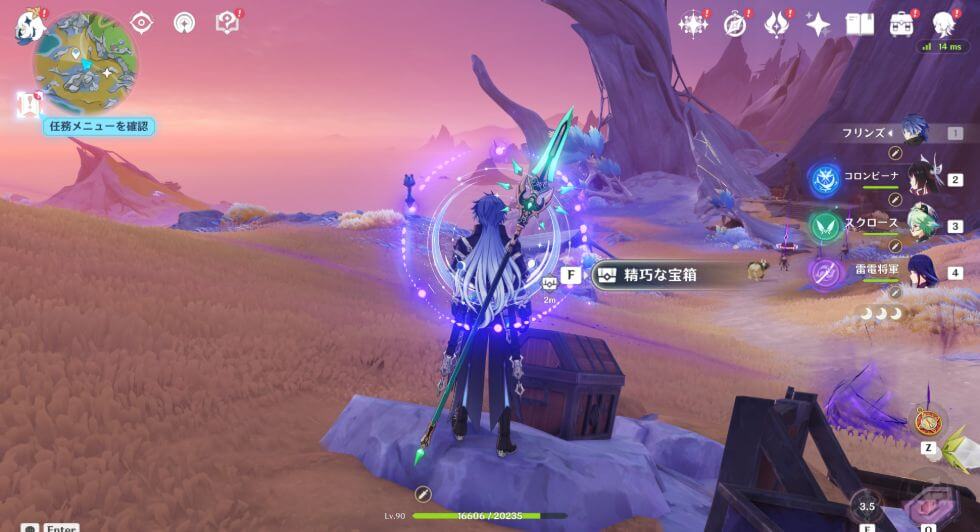Open the character profile head icon

tap(943, 24)
